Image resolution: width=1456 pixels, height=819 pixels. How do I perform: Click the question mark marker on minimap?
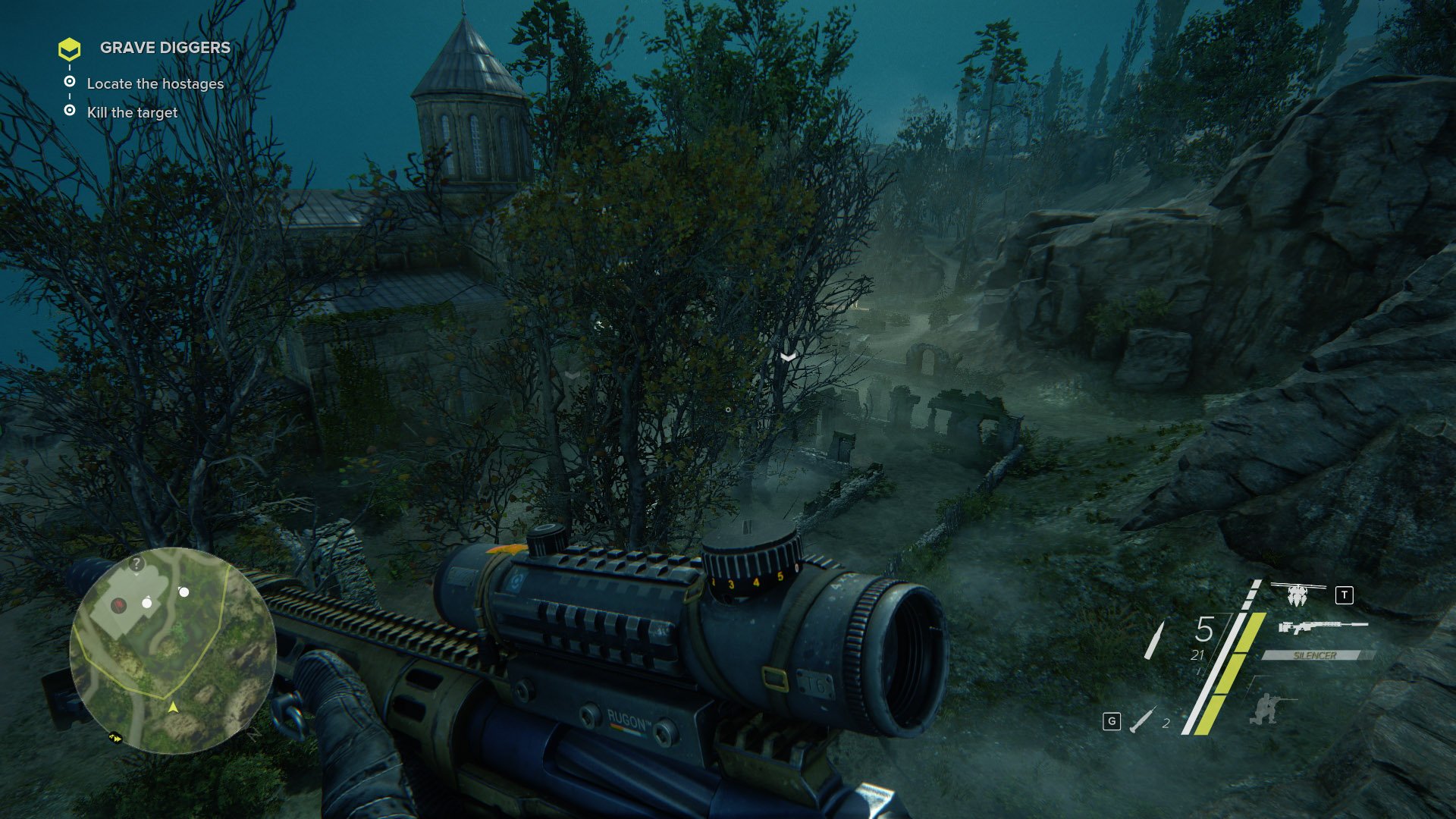click(x=136, y=563)
